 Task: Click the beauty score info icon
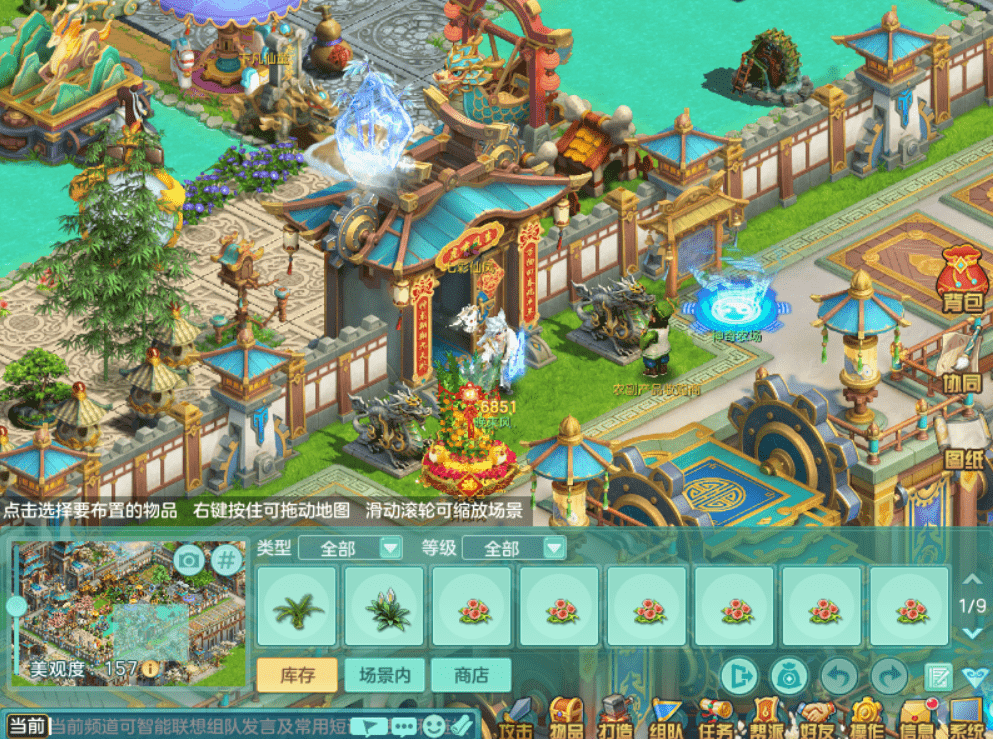point(150,668)
